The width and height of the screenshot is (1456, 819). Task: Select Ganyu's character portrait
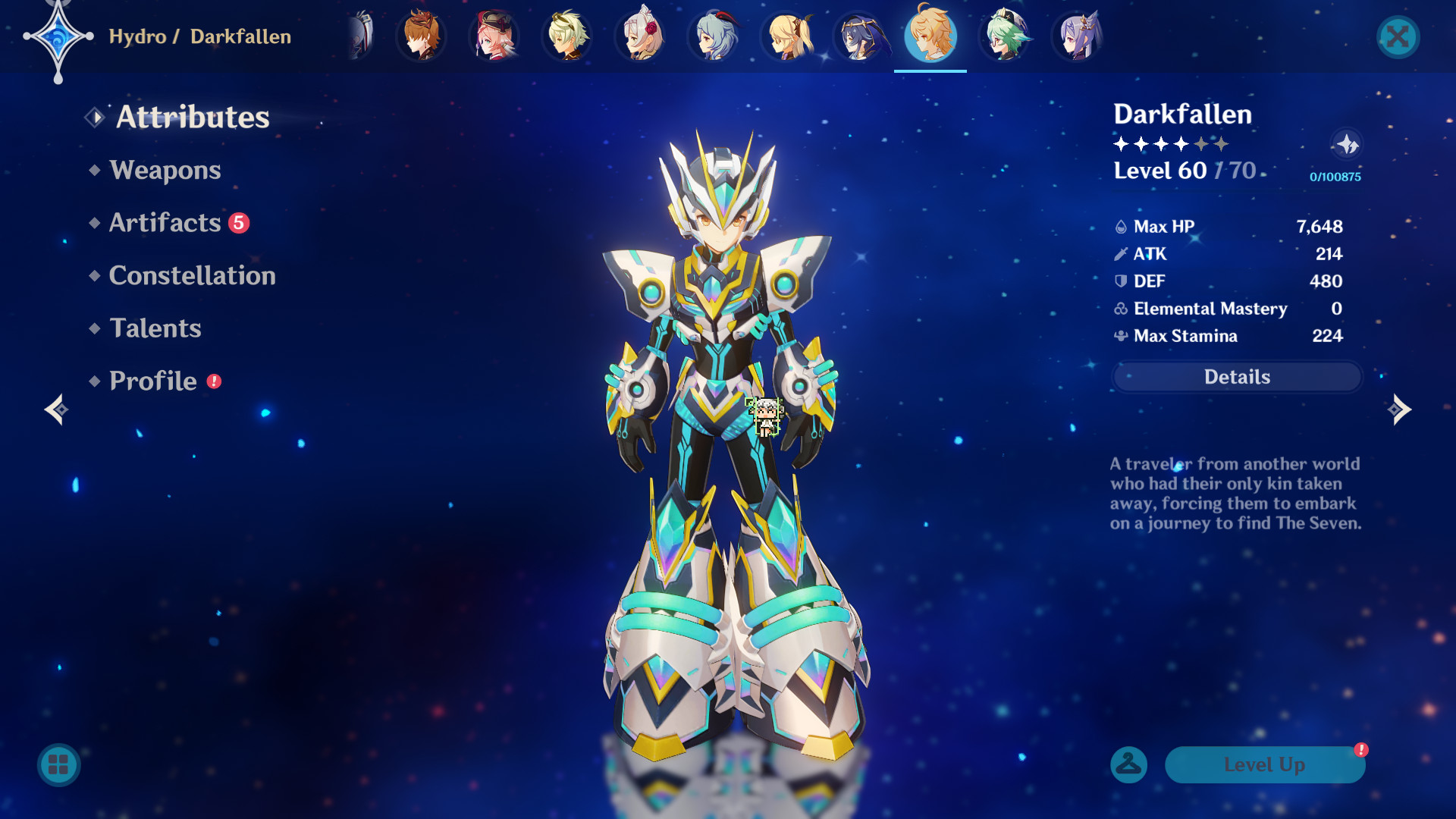click(x=714, y=36)
